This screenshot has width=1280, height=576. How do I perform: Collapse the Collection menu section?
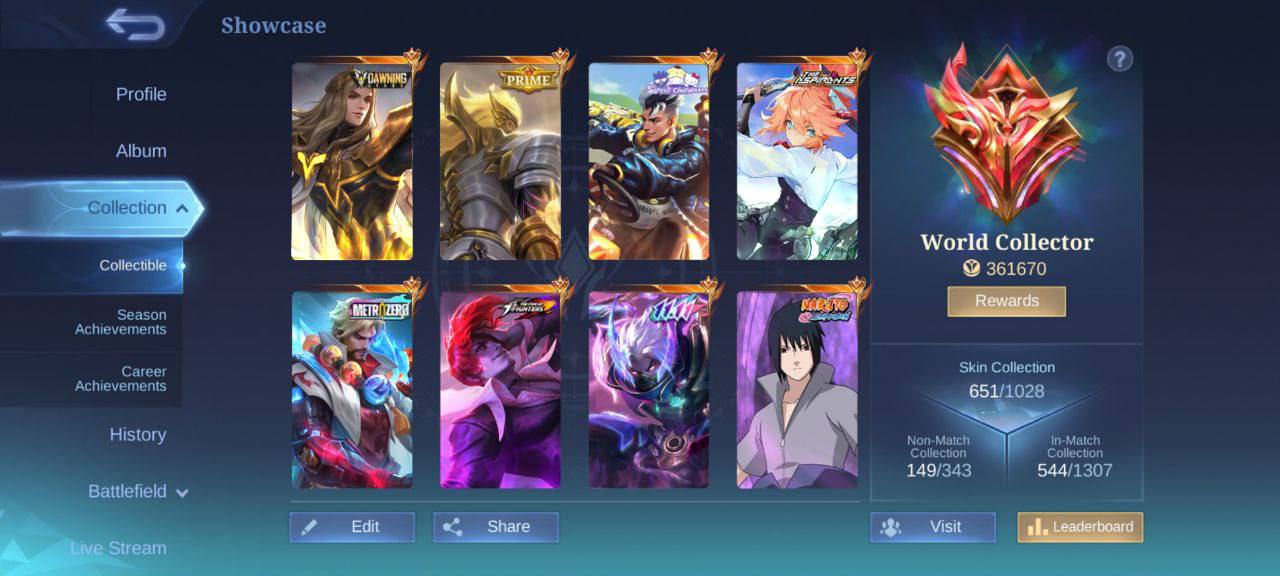coord(137,208)
